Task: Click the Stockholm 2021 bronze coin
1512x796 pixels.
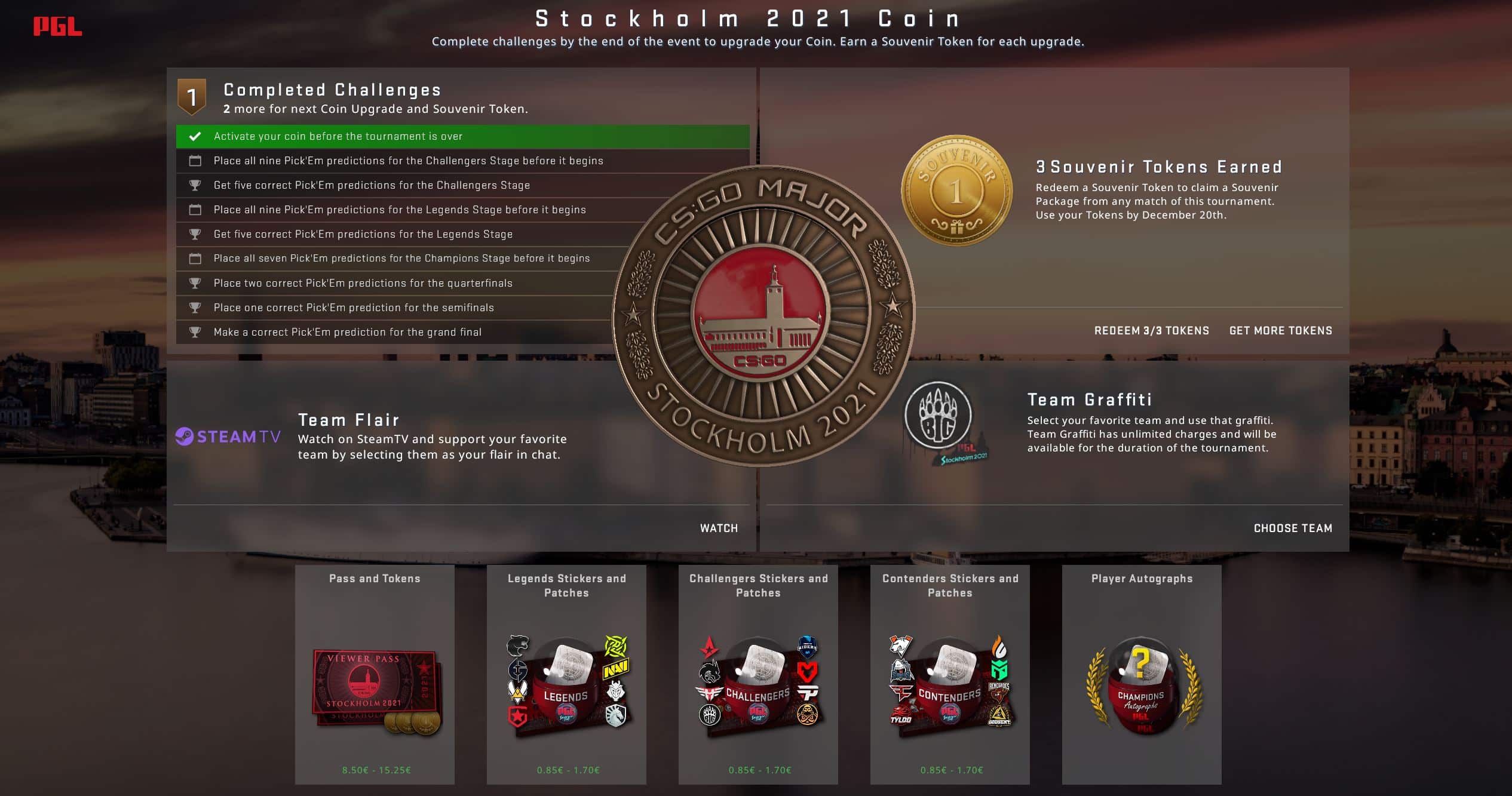Action: tap(763, 316)
